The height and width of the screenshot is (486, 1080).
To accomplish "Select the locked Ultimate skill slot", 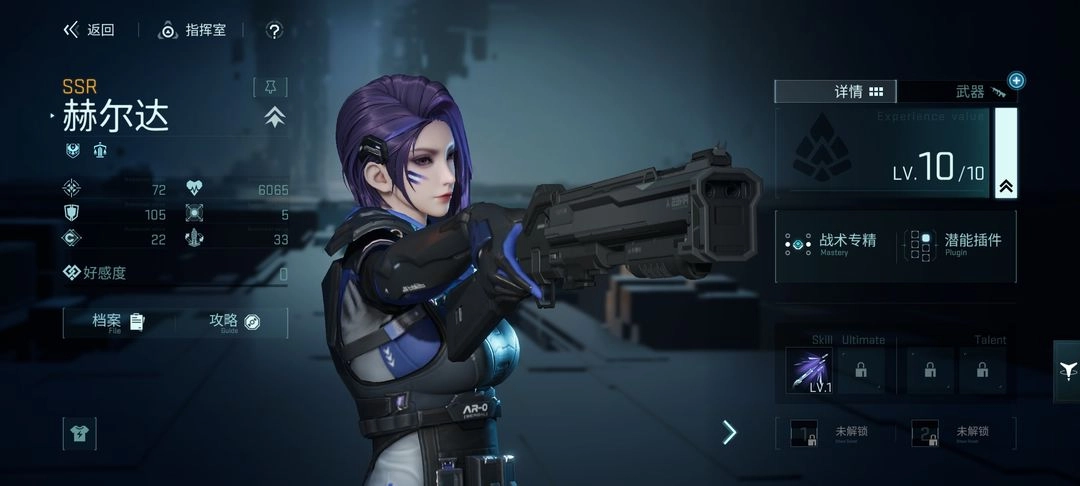I will [x=860, y=370].
